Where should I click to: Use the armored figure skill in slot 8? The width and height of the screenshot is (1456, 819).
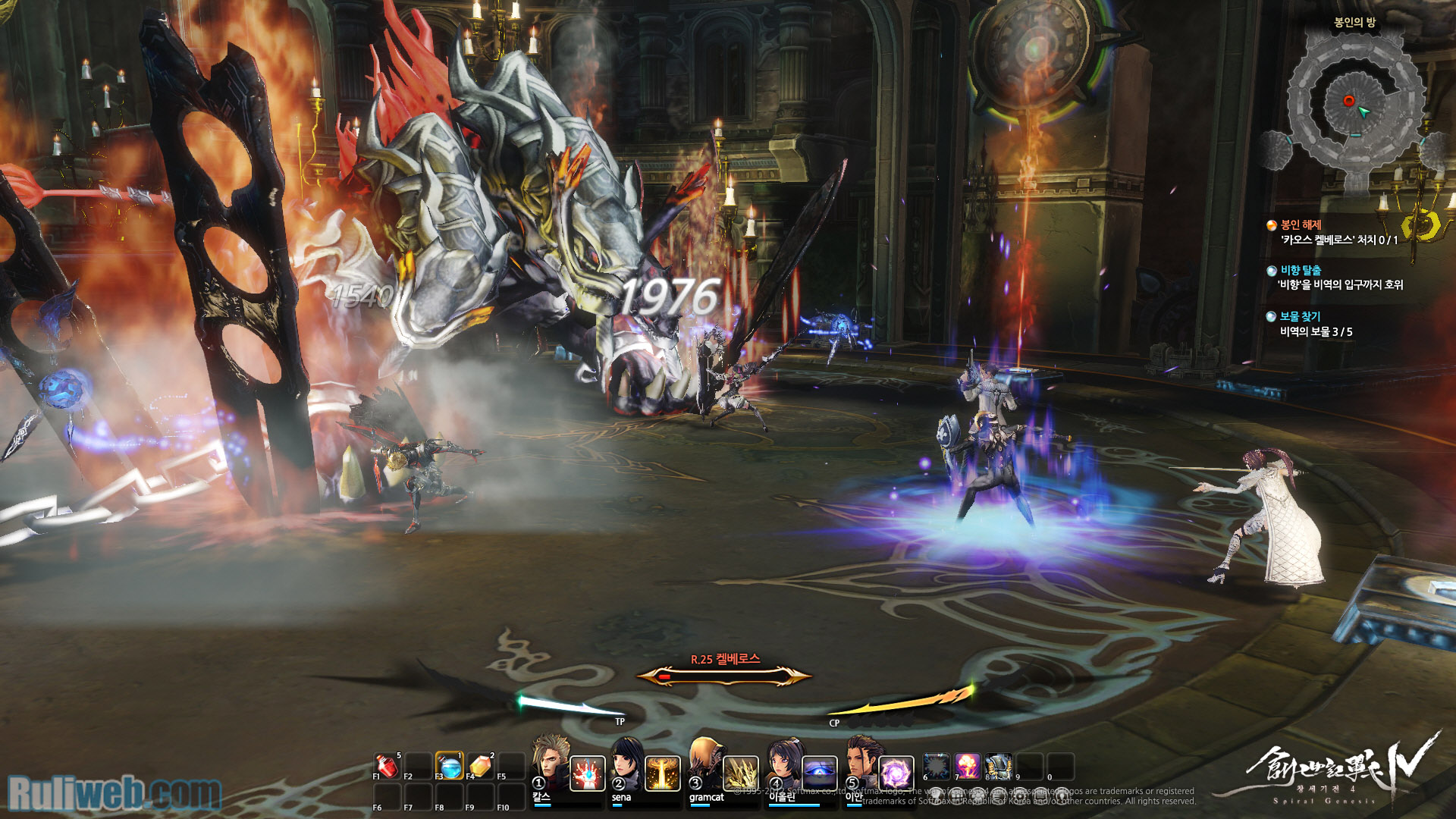pyautogui.click(x=999, y=767)
